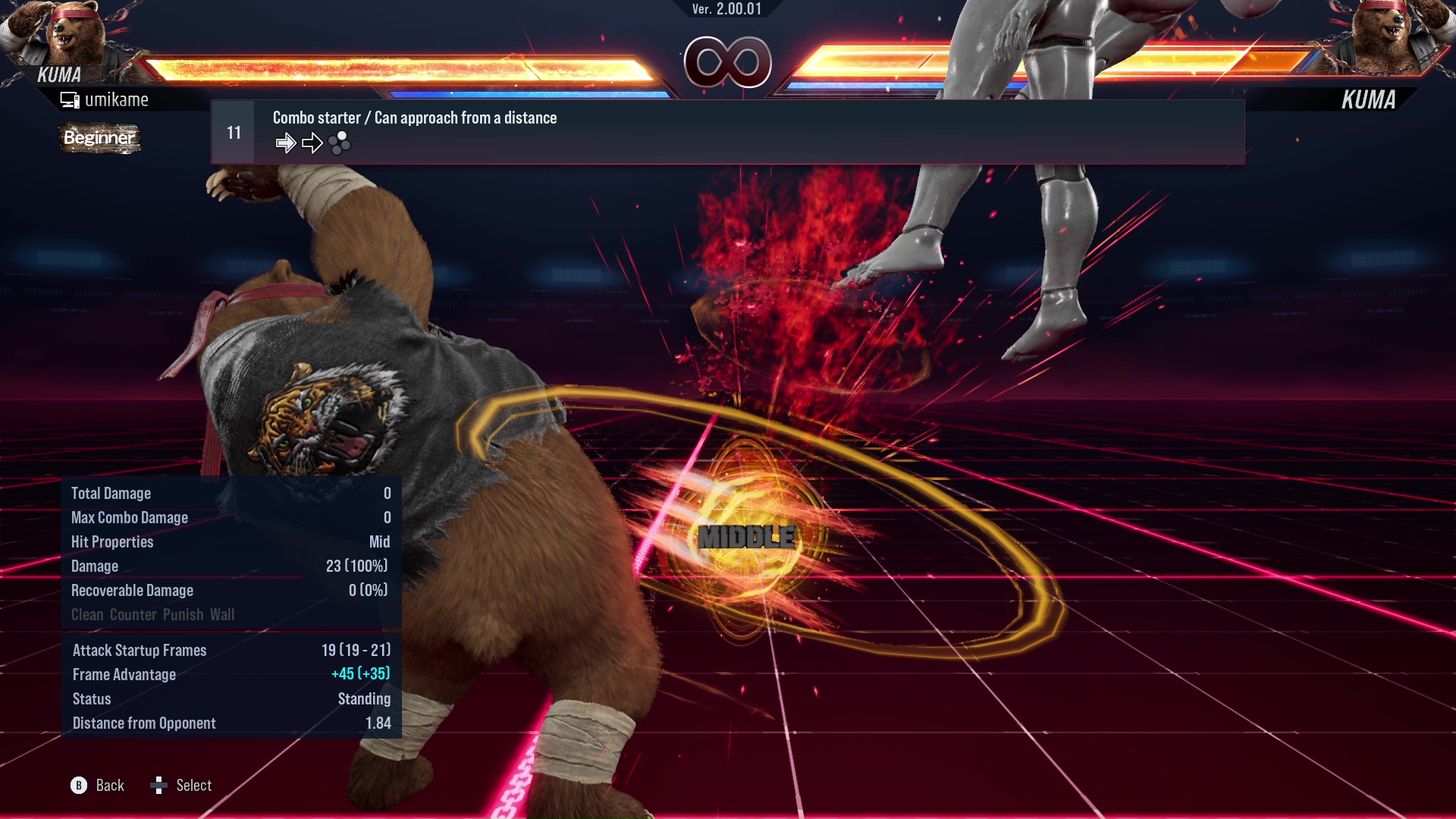Click the infinity round timer symbol
This screenshot has width=1456, height=819.
click(727, 63)
